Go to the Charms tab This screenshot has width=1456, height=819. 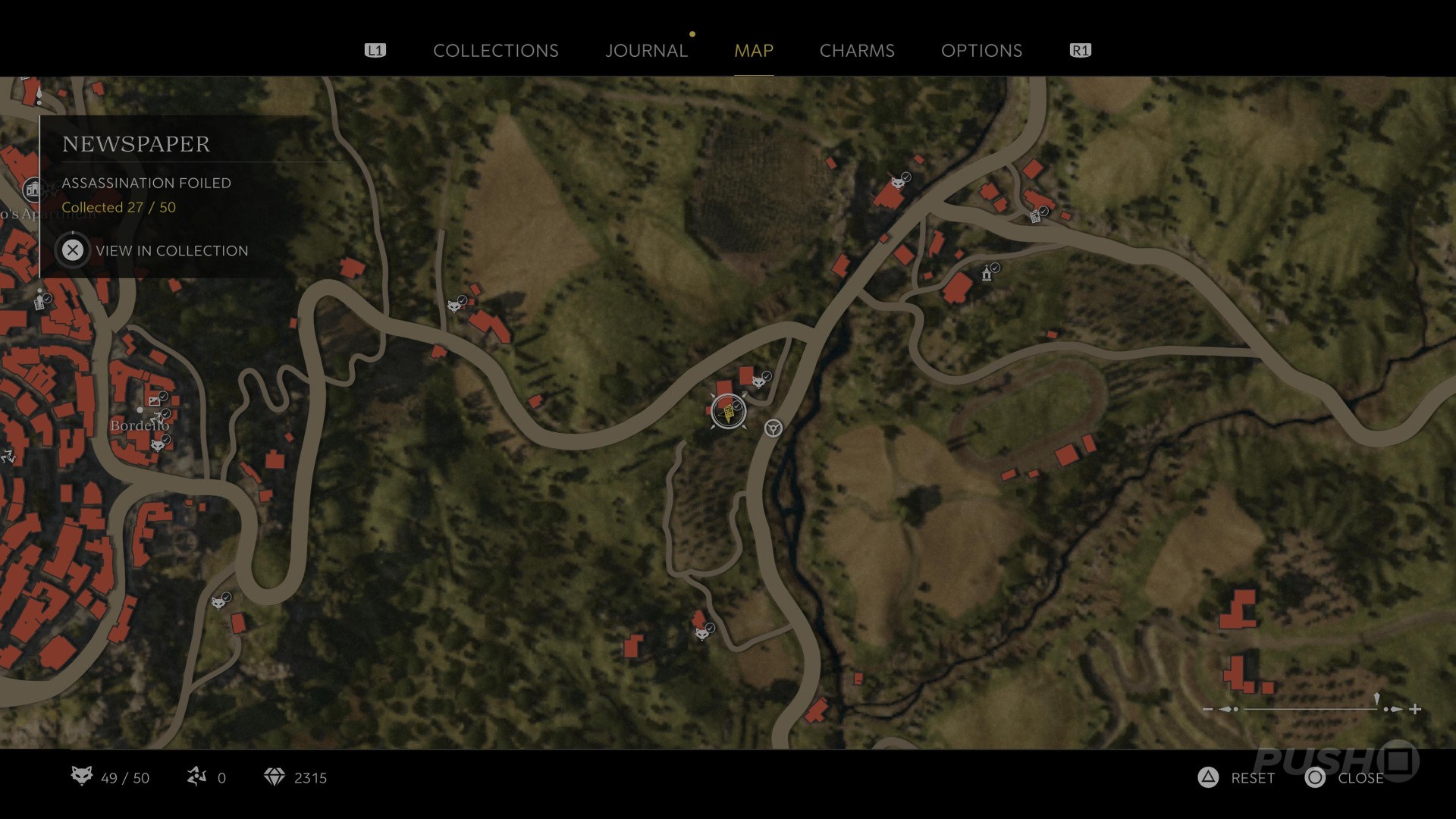(857, 51)
